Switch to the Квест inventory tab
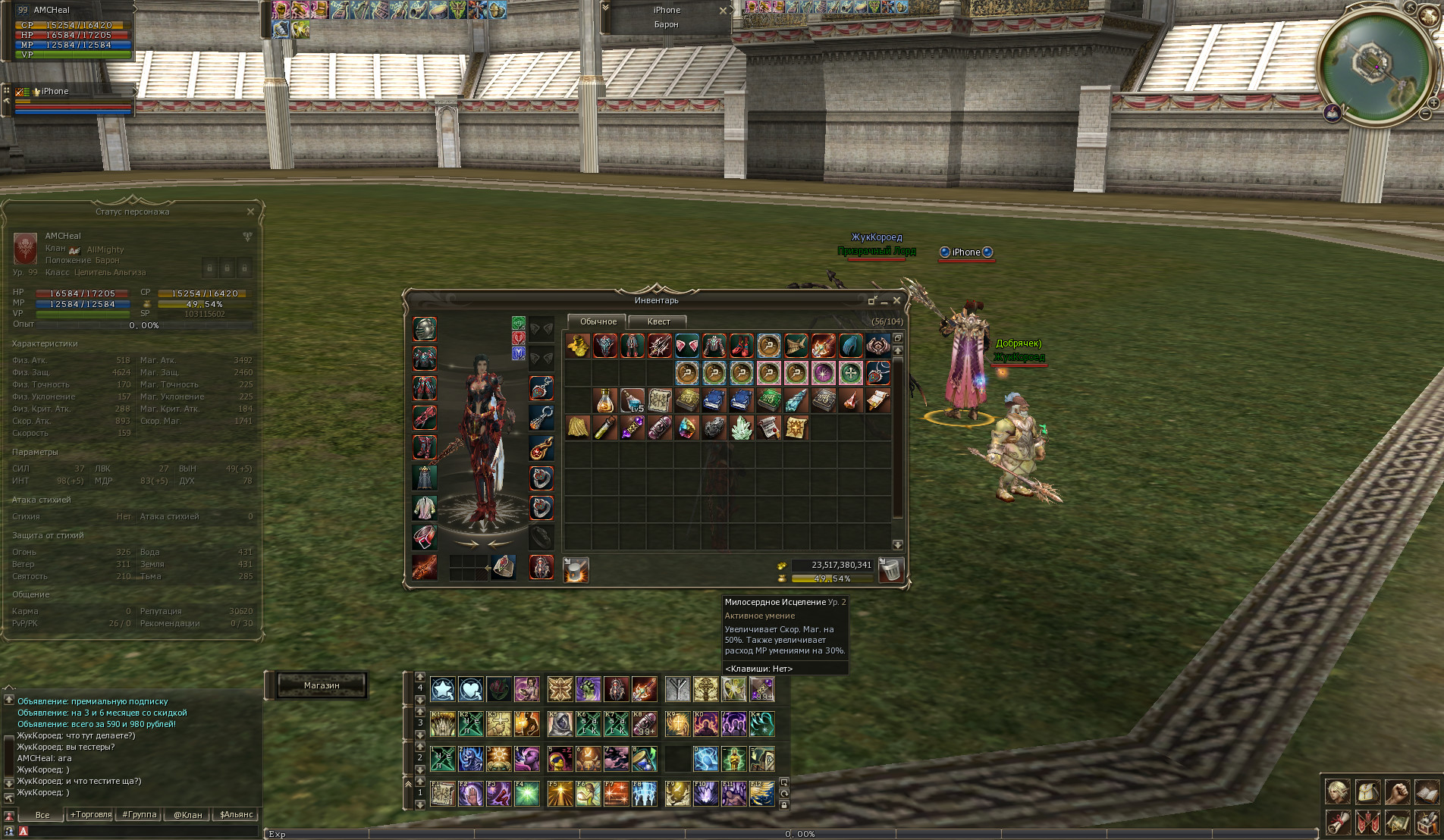The height and width of the screenshot is (840, 1444). [658, 321]
